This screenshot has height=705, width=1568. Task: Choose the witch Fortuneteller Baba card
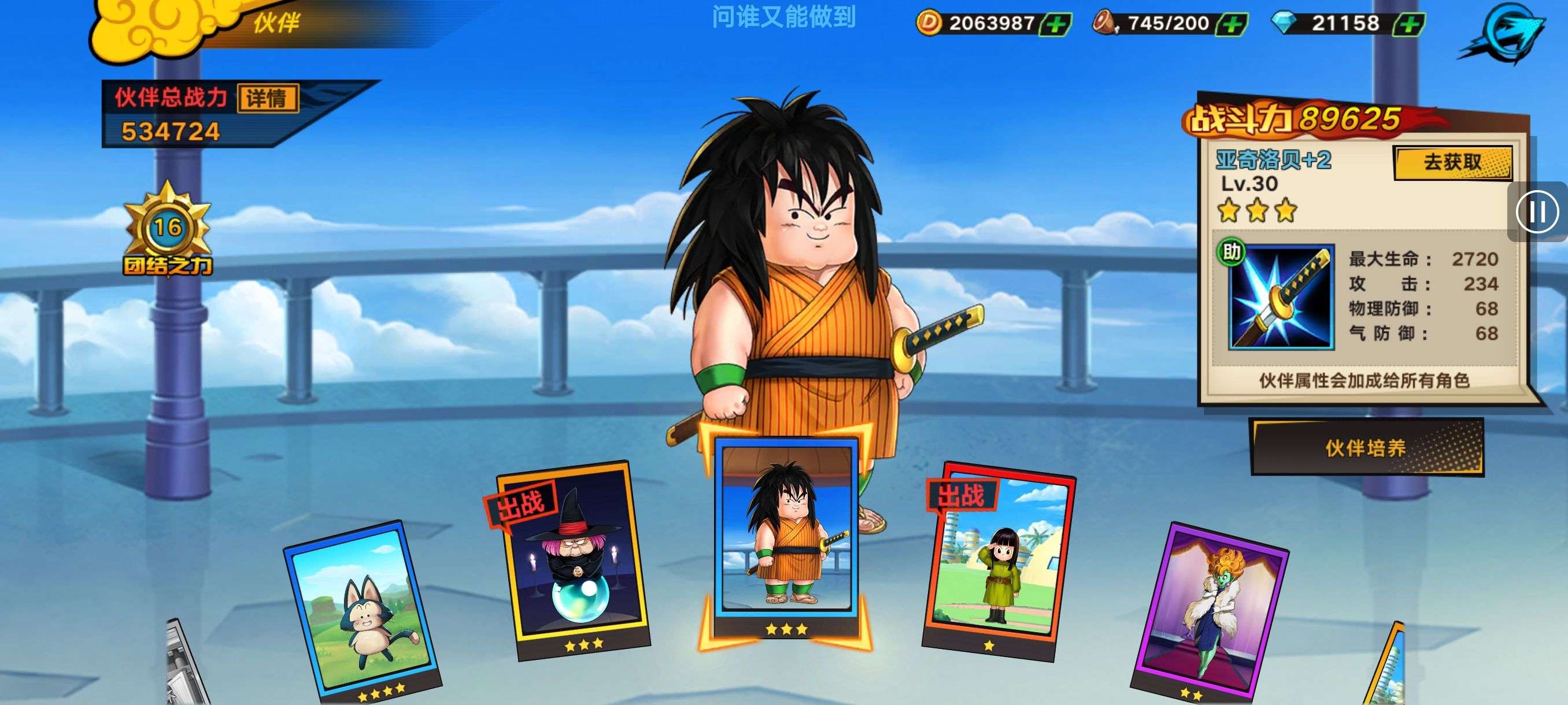click(x=572, y=559)
